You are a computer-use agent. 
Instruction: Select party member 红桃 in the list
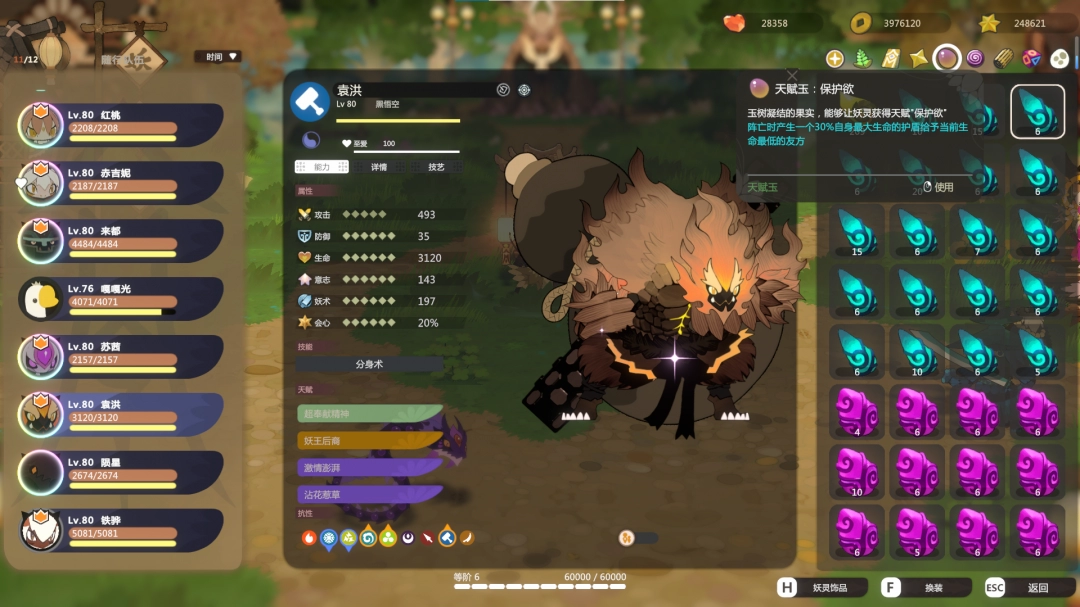point(120,124)
